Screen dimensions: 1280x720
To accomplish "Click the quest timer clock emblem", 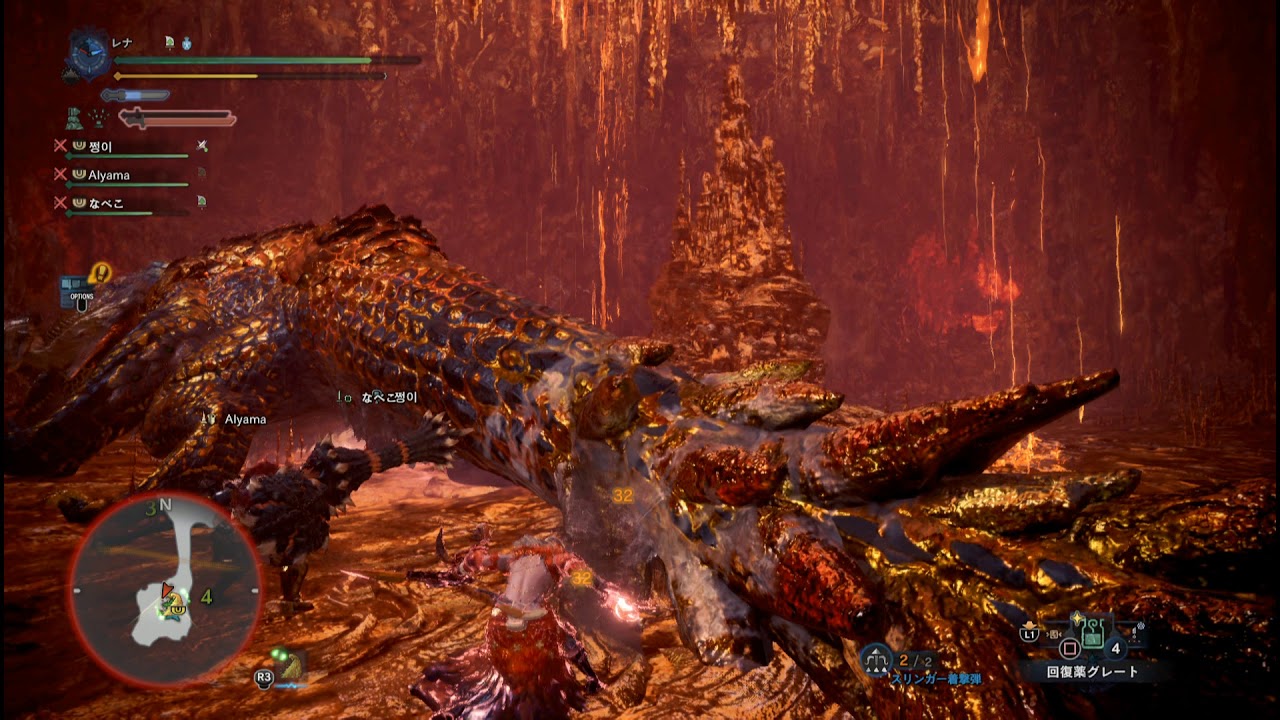I will tap(88, 56).
